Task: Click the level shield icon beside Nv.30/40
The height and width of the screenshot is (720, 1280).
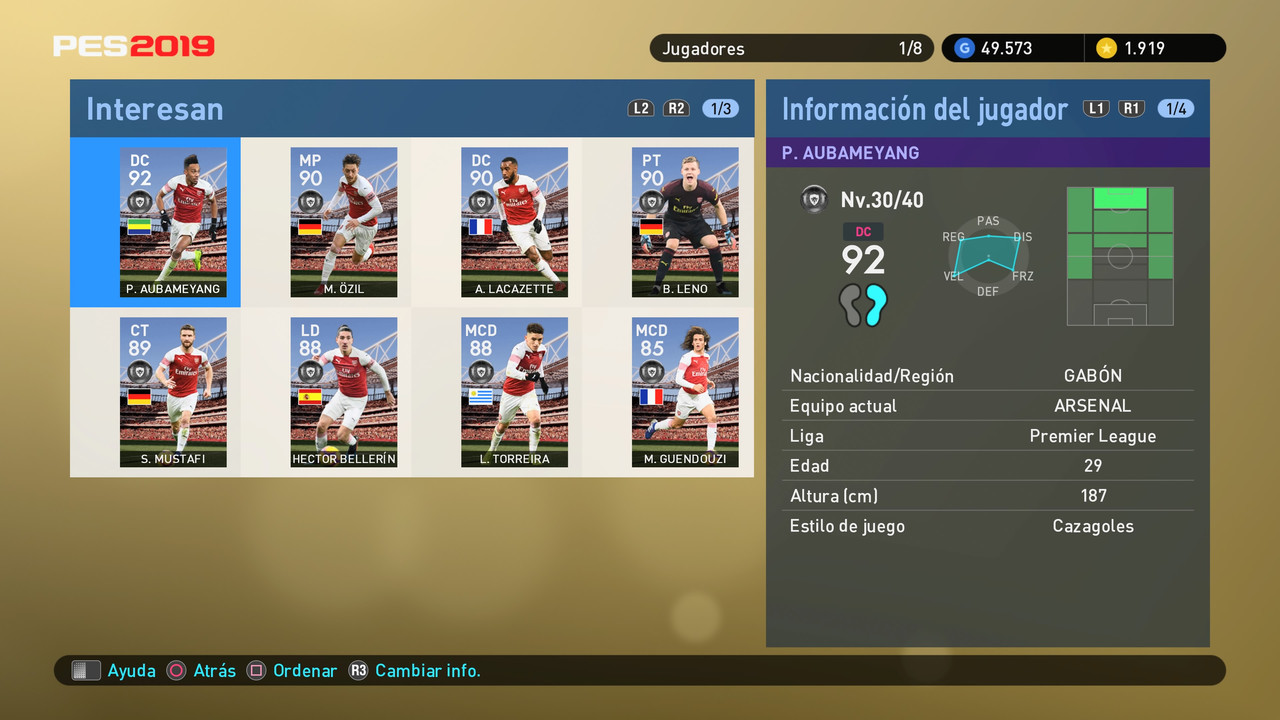Action: pyautogui.click(x=814, y=199)
